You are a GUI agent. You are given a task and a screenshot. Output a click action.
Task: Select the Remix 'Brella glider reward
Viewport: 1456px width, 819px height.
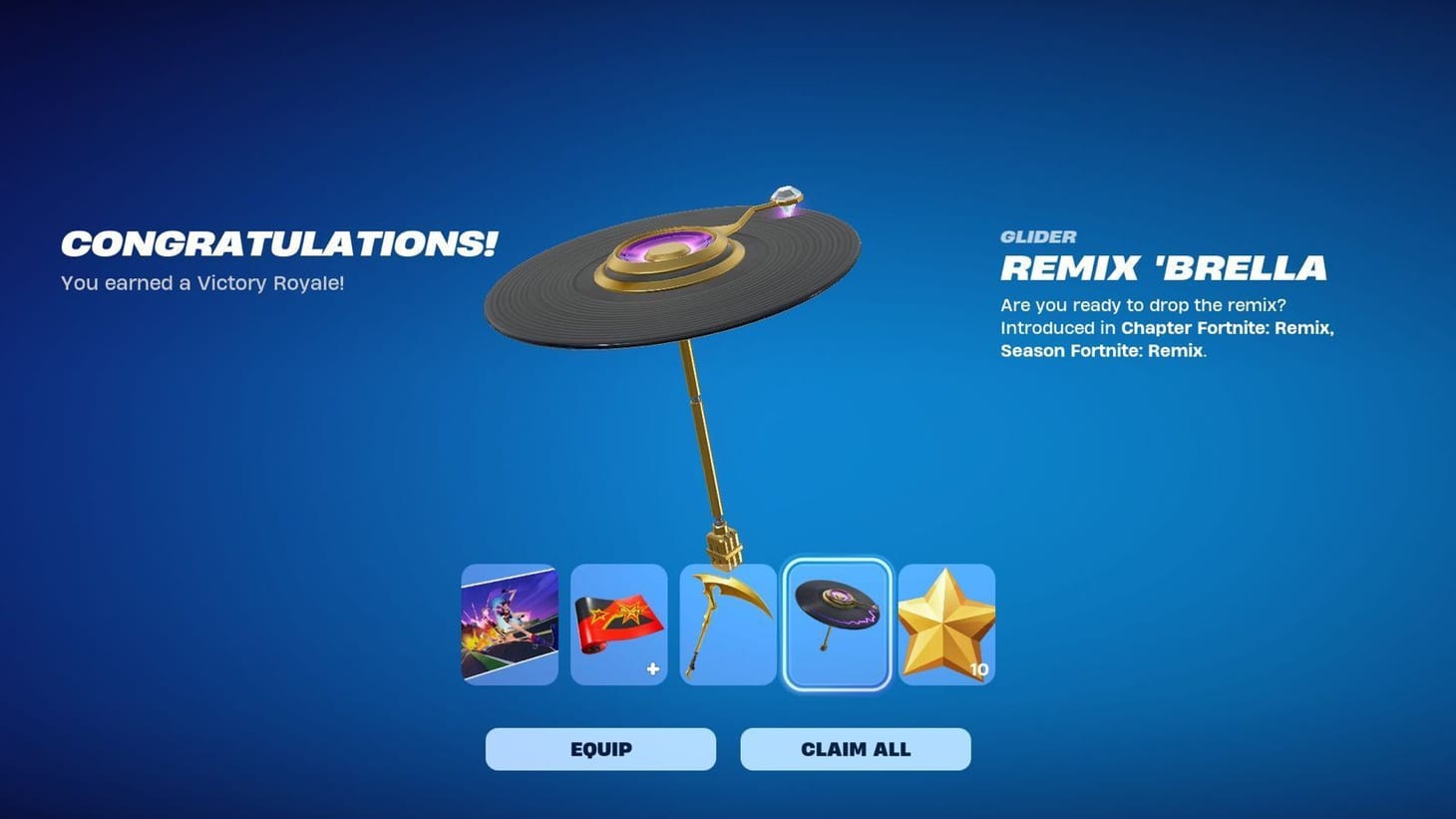tap(836, 623)
